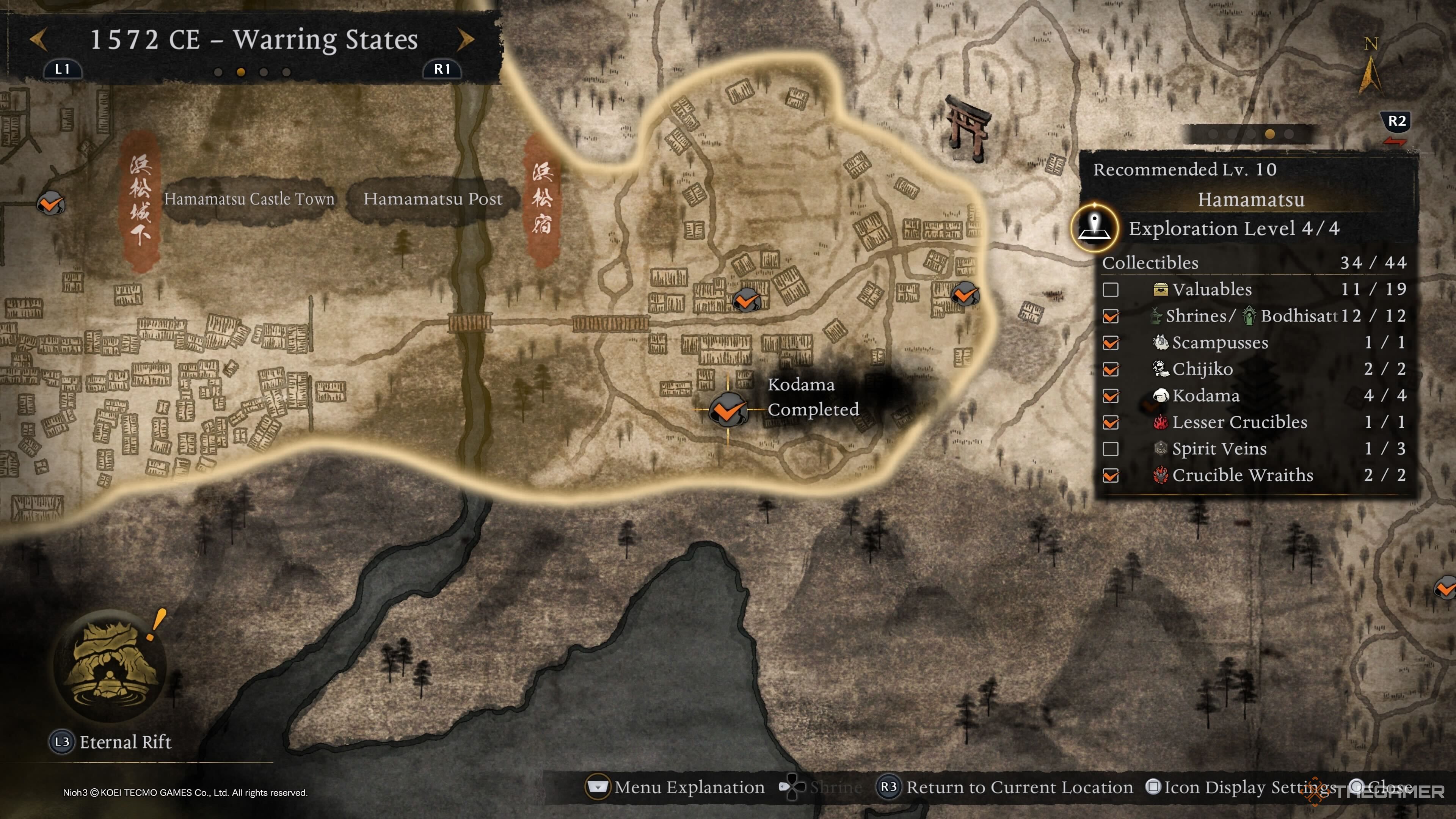Go to the next era with right arrow
Viewport: 1456px width, 819px height.
(465, 40)
